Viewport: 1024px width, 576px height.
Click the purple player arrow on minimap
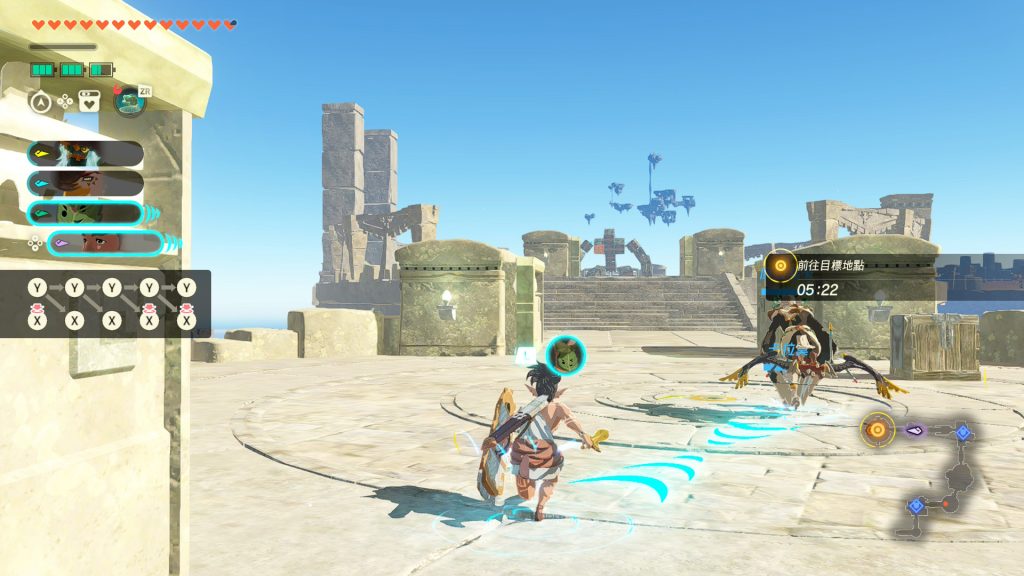pos(915,430)
